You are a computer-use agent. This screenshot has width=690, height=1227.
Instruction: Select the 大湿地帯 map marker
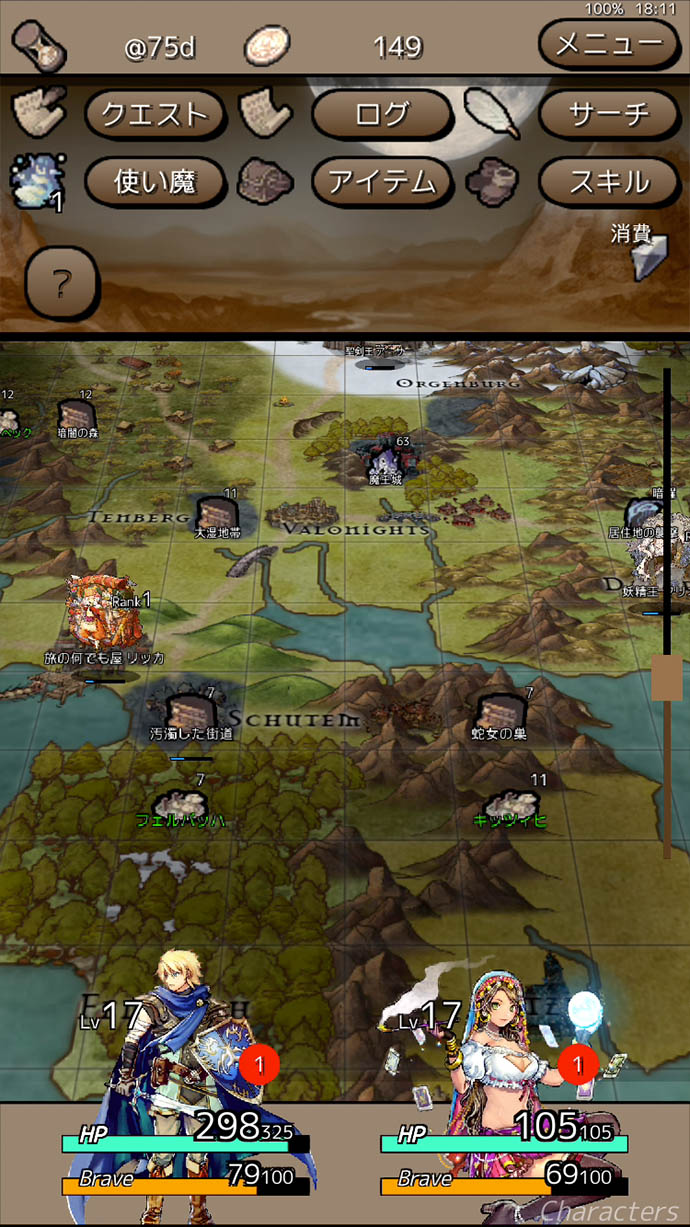click(216, 514)
